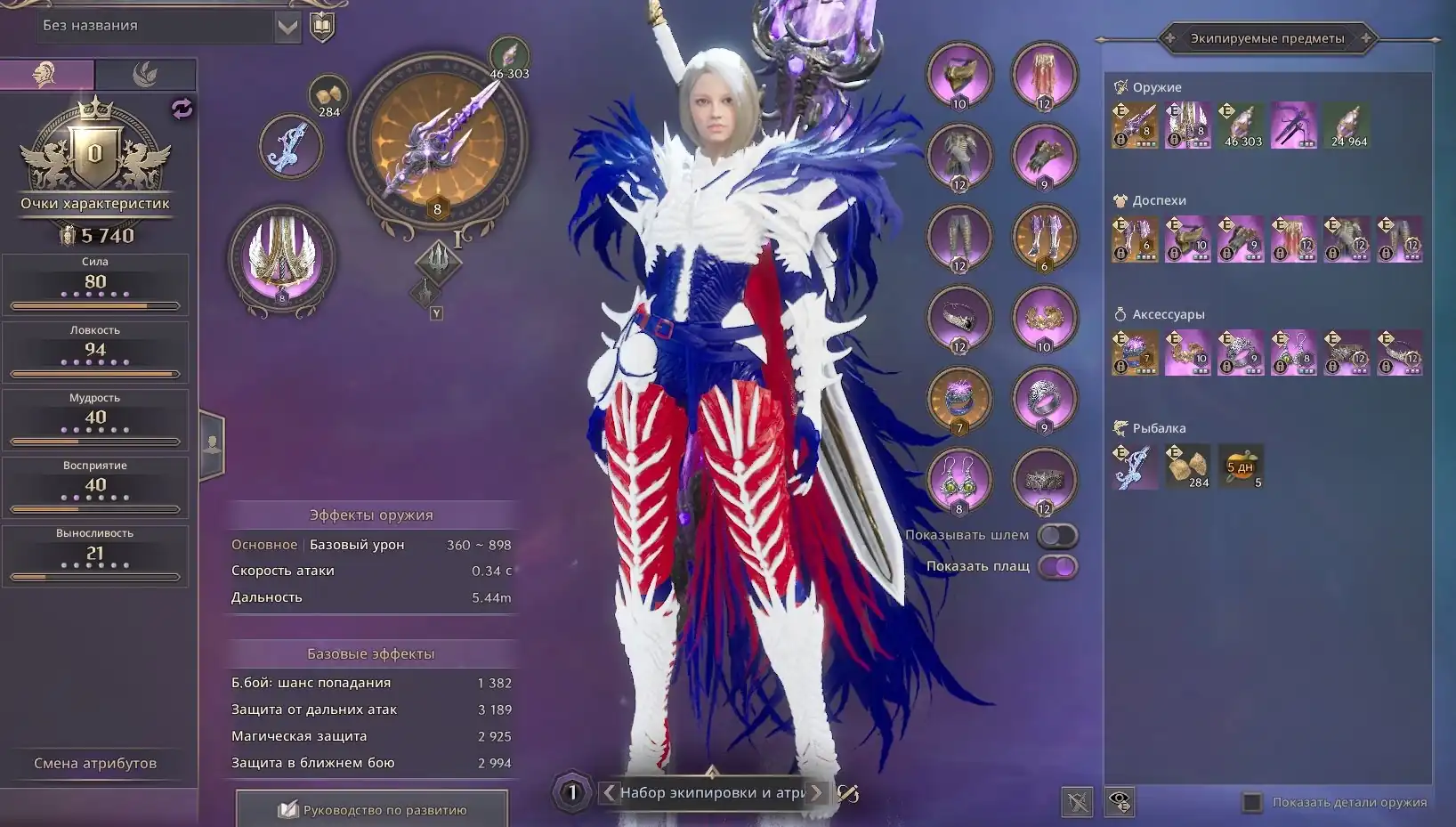Select the main weapon spear slot
The width and height of the screenshot is (1456, 827).
coord(438,142)
